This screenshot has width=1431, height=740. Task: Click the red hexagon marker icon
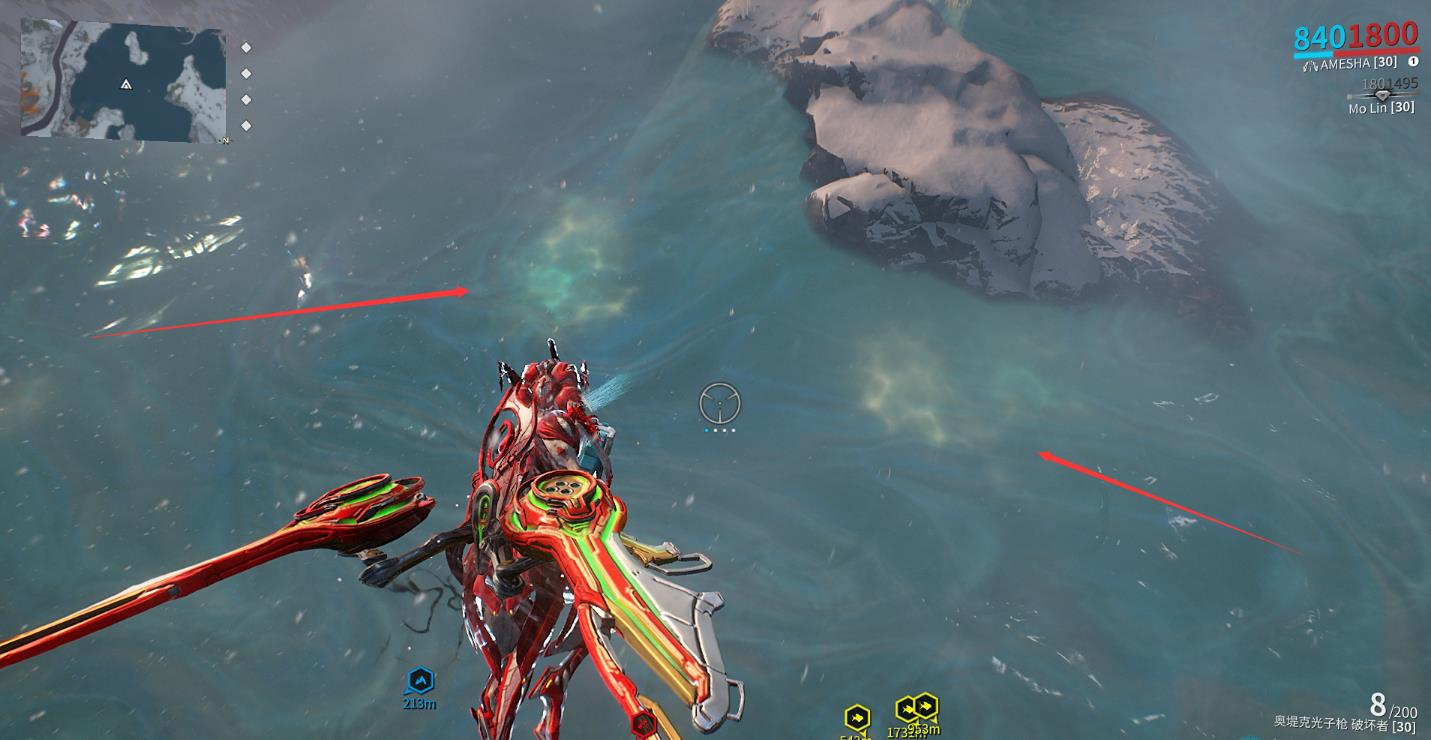click(644, 723)
